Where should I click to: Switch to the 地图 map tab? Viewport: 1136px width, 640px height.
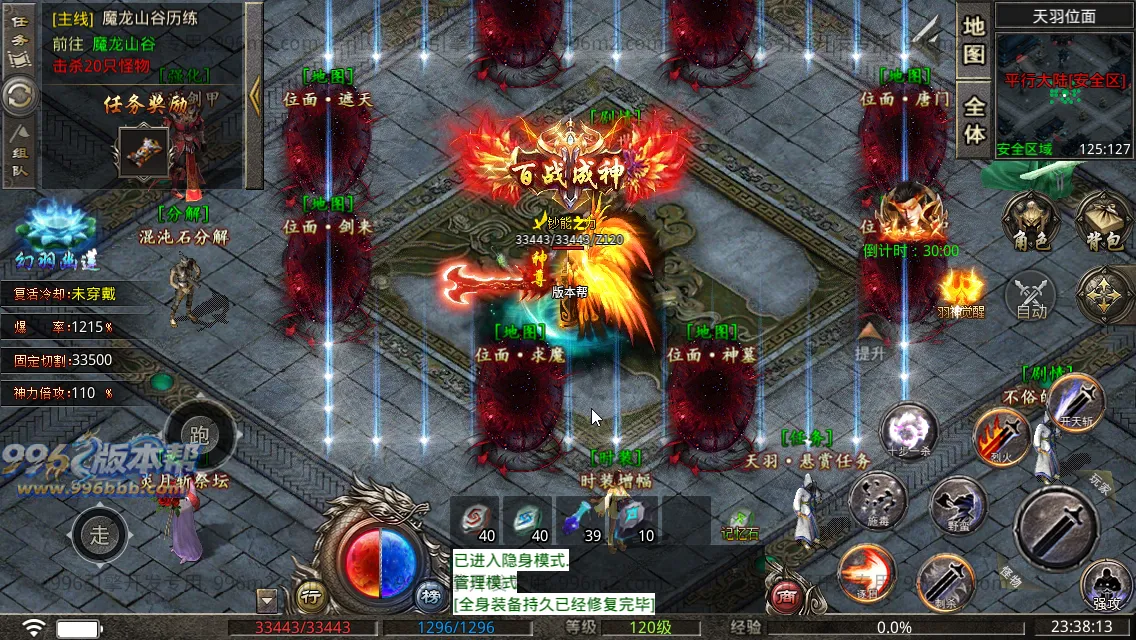pos(974,40)
